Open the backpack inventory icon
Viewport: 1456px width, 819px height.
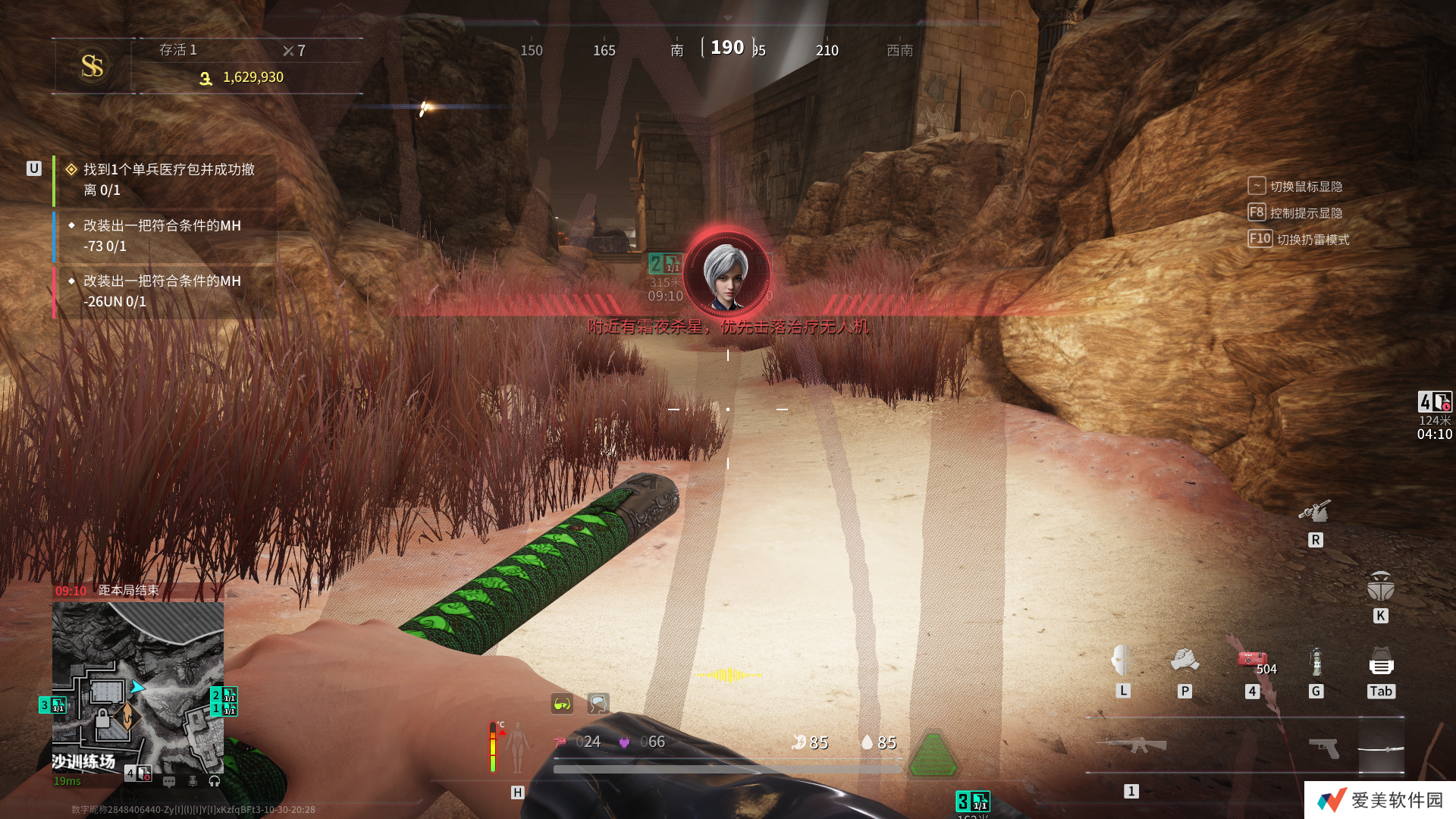click(1381, 663)
